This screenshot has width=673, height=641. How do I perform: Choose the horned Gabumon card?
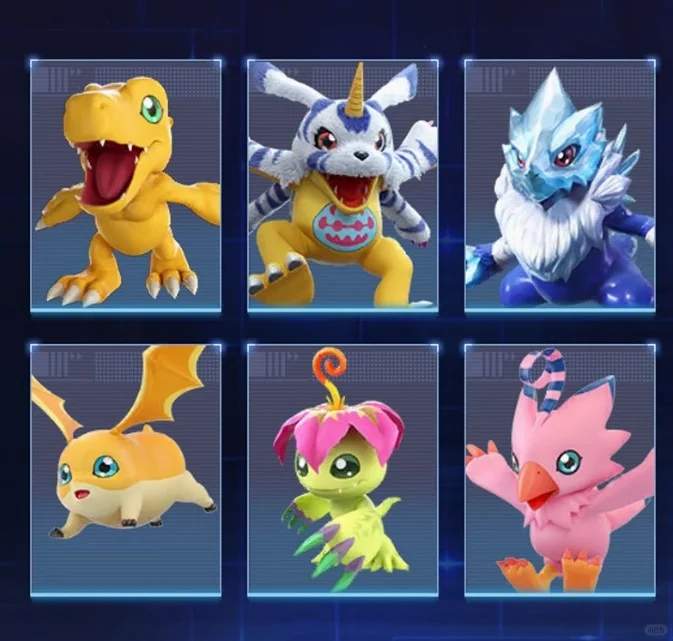[342, 185]
